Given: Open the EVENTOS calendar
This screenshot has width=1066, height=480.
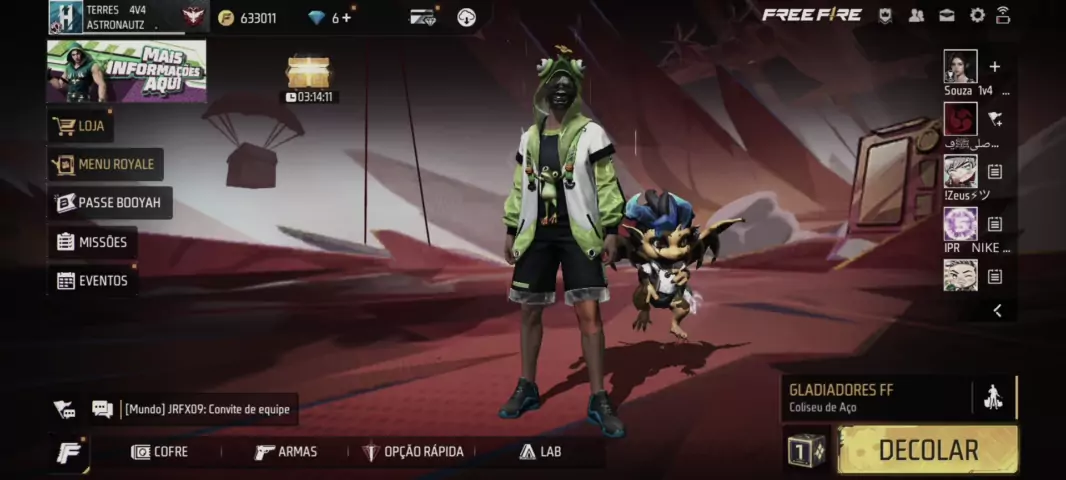Looking at the screenshot, I should 93,281.
